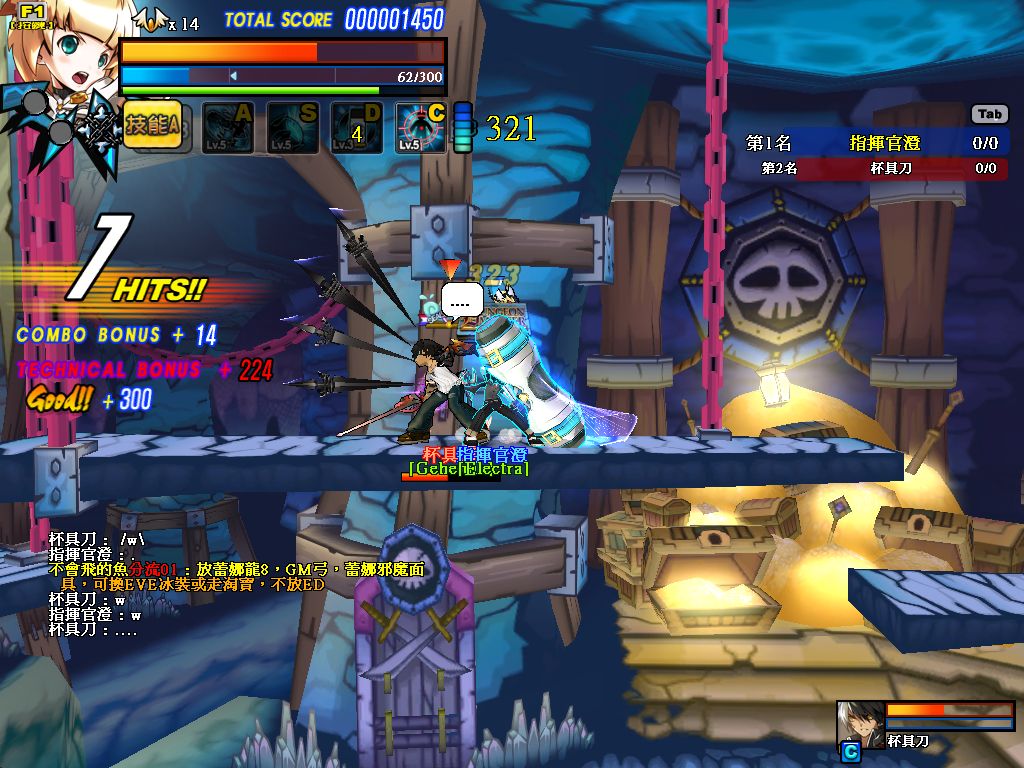Use the Lv.5 skill in slot S
1024x768 pixels.
pos(292,128)
